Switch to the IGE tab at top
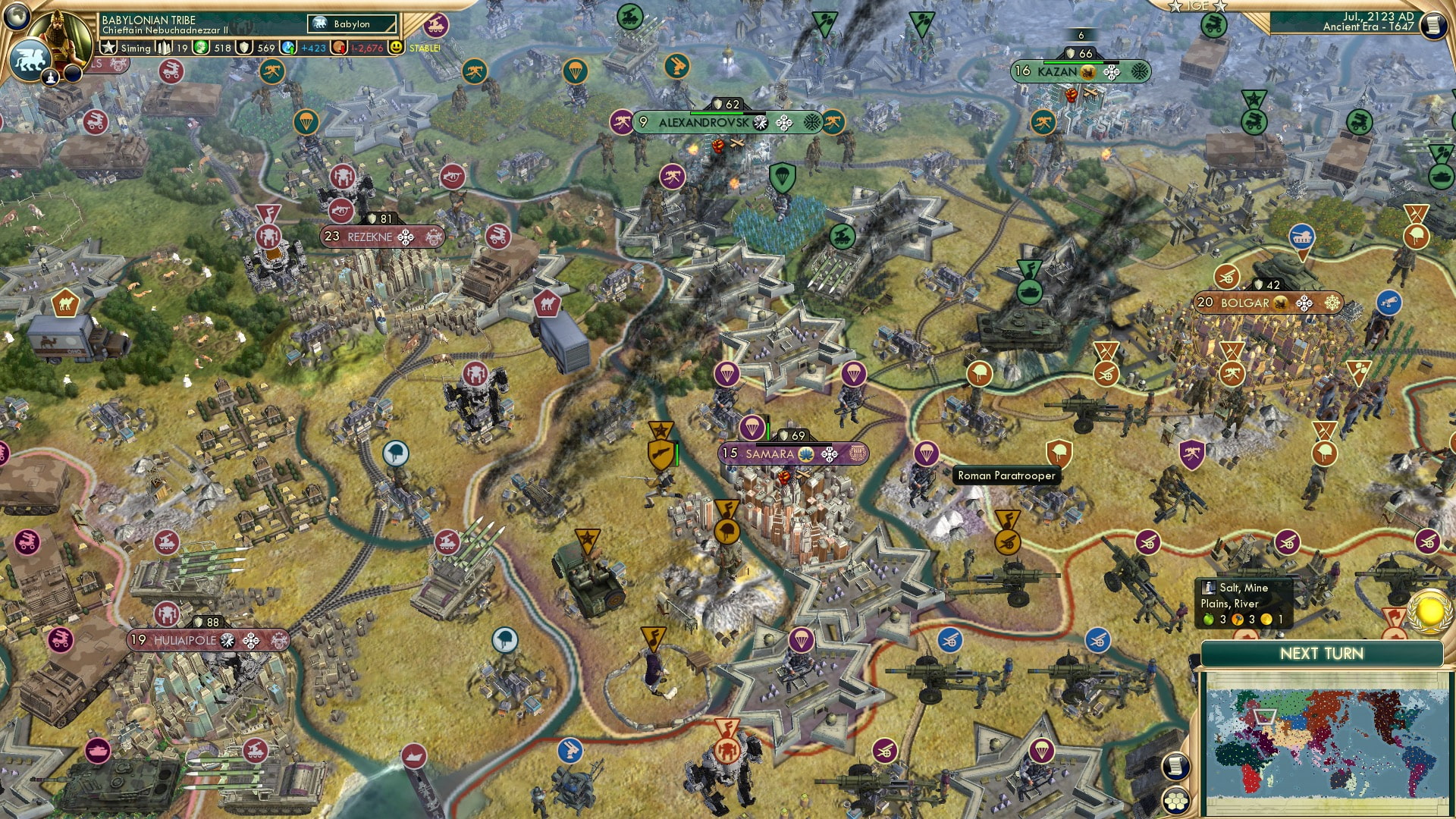1456x819 pixels. click(1198, 7)
